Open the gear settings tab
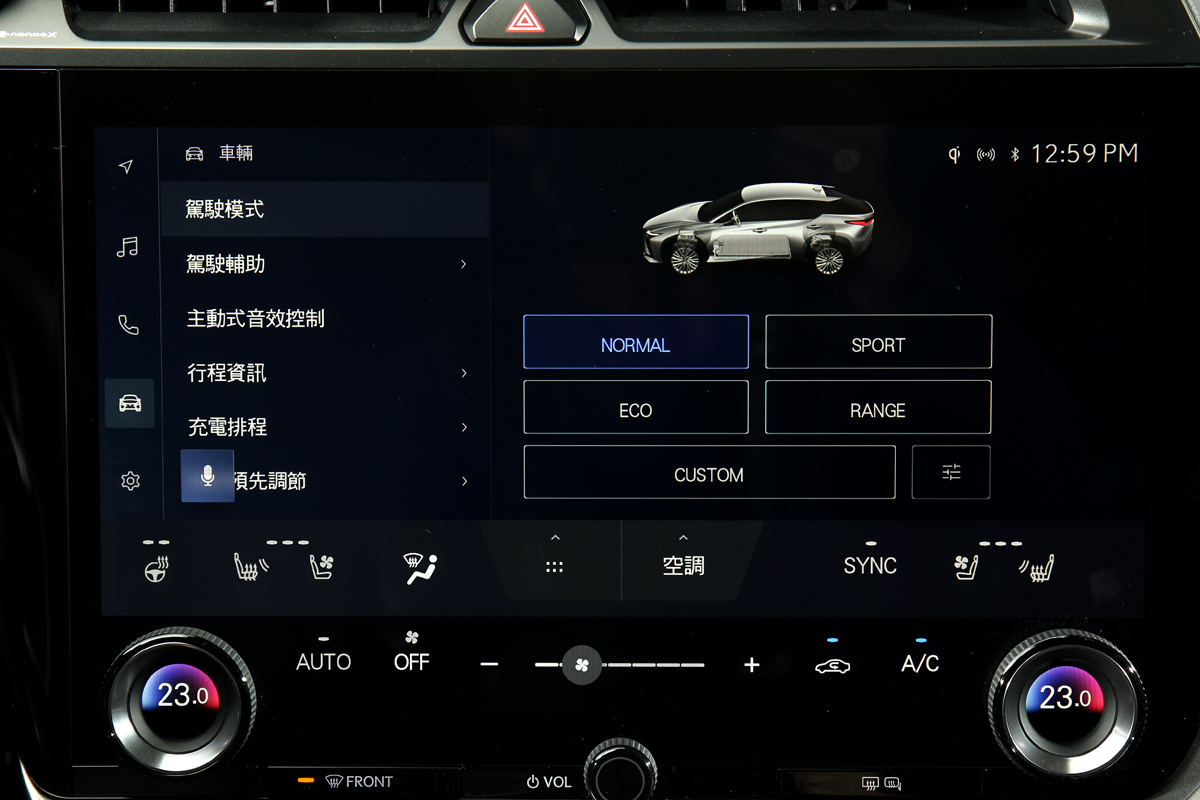 coord(130,481)
